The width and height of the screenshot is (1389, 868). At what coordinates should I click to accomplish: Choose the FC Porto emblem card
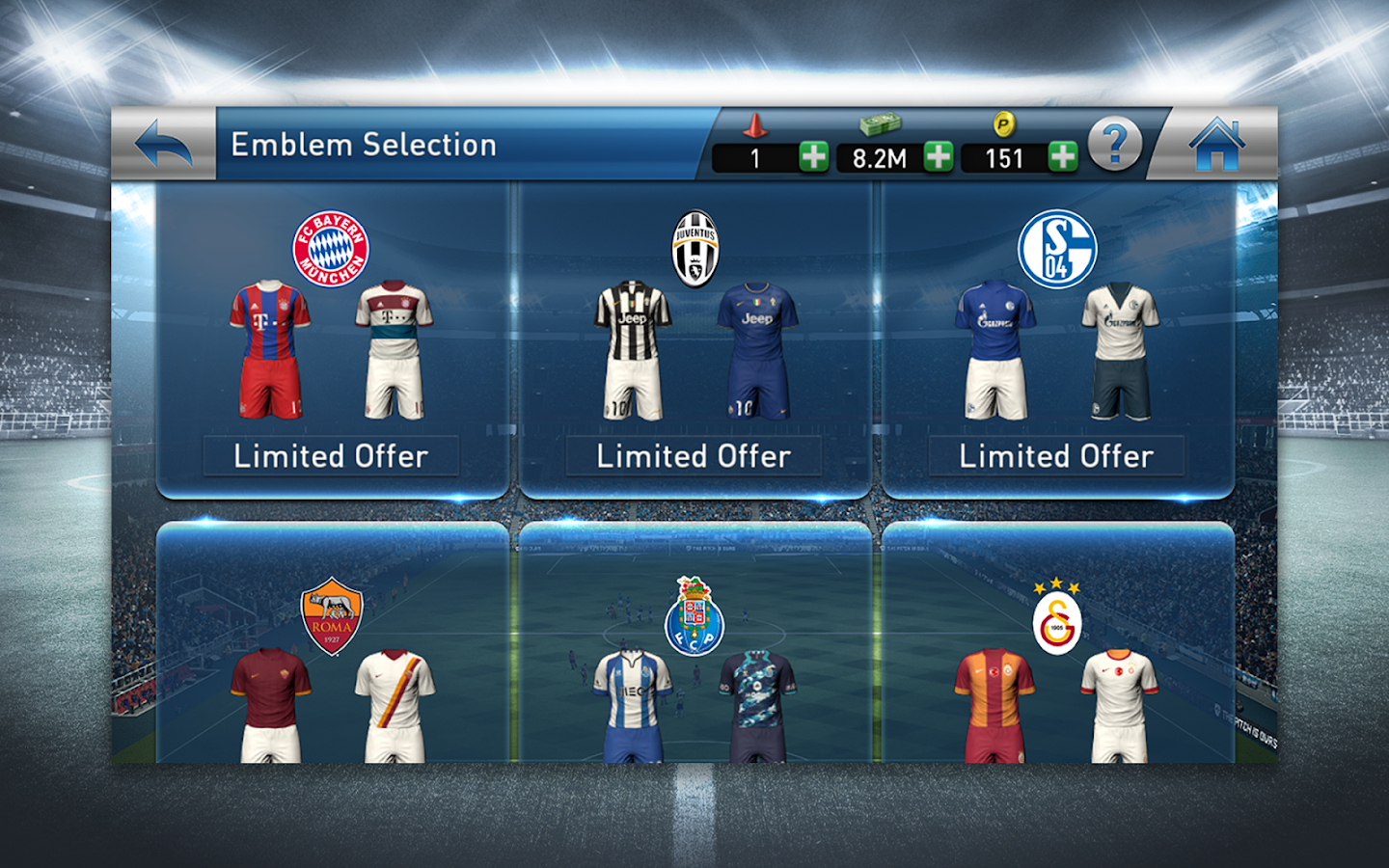coord(694,656)
